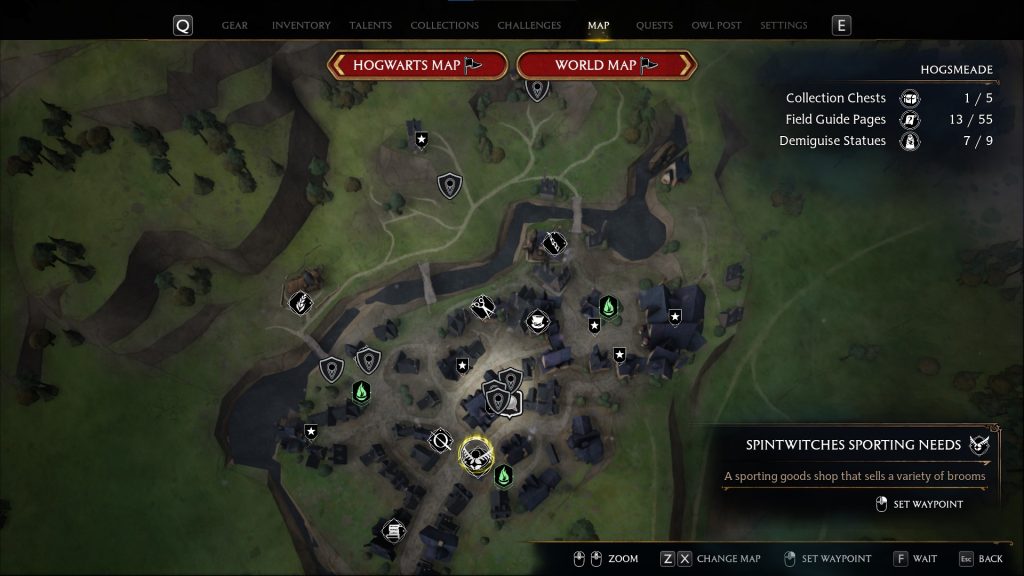
Task: Open the Talents tab
Action: (x=370, y=25)
